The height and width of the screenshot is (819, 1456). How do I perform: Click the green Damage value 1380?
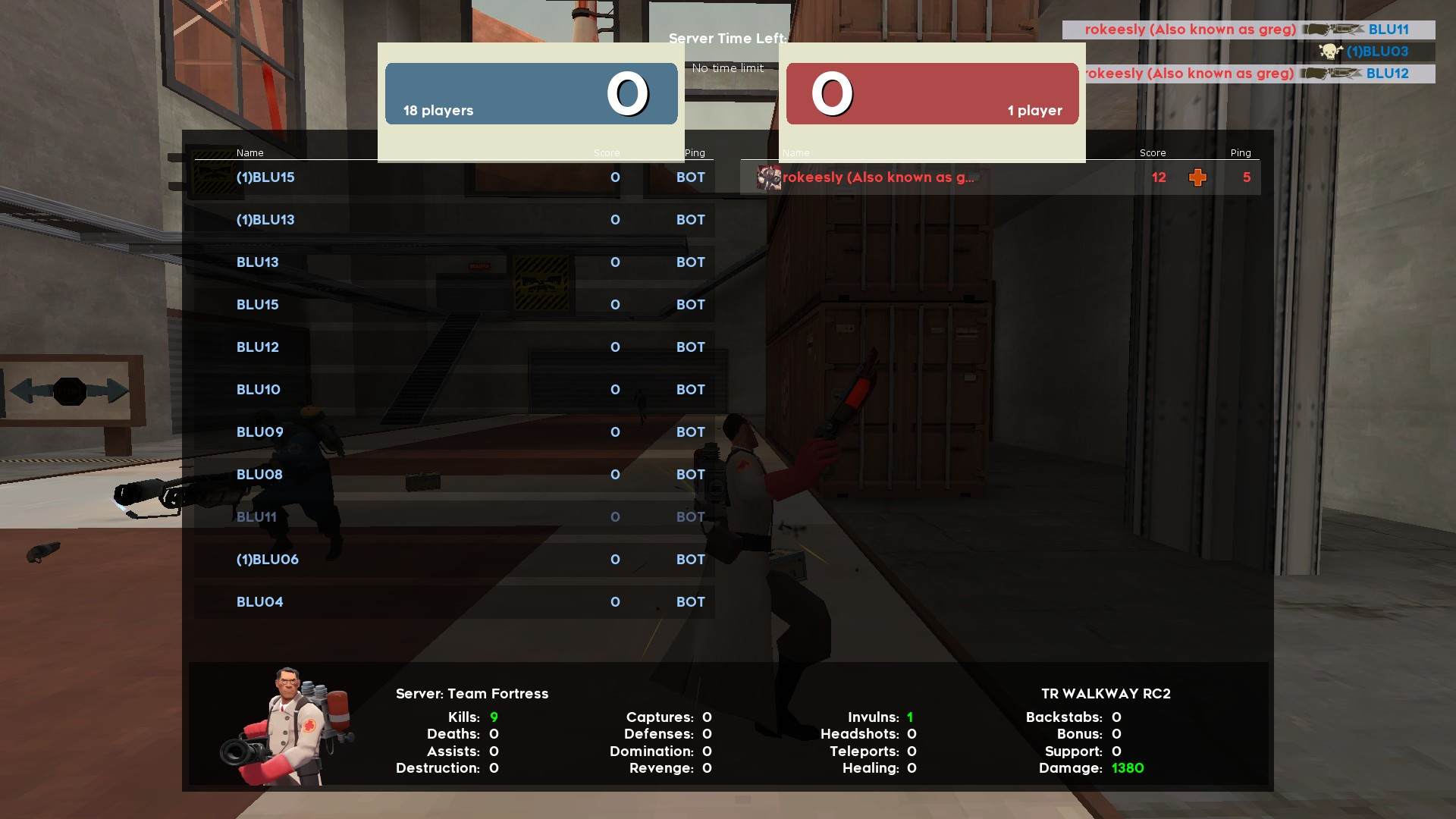point(1128,767)
